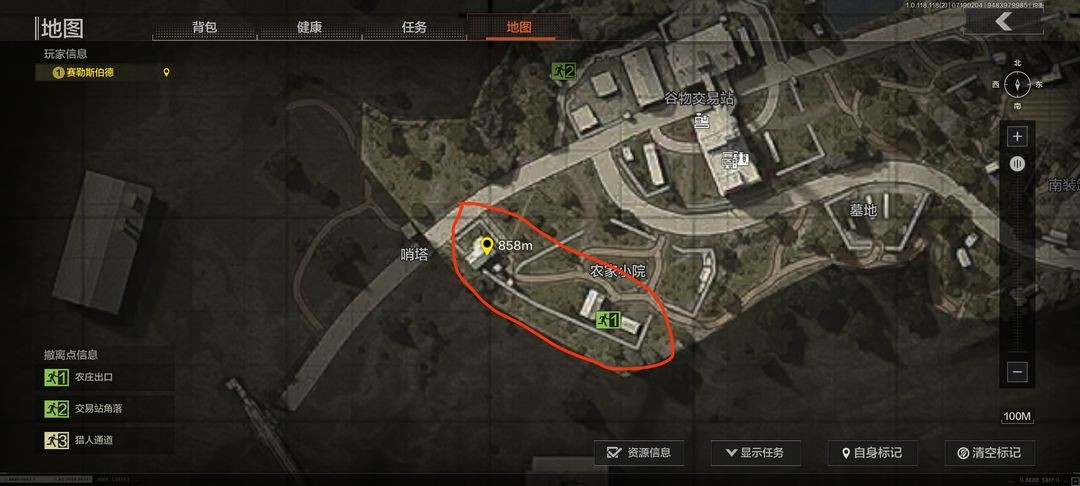Toggle the 显示任务 dropdown
Viewport: 1080px width, 486px height.
[755, 453]
